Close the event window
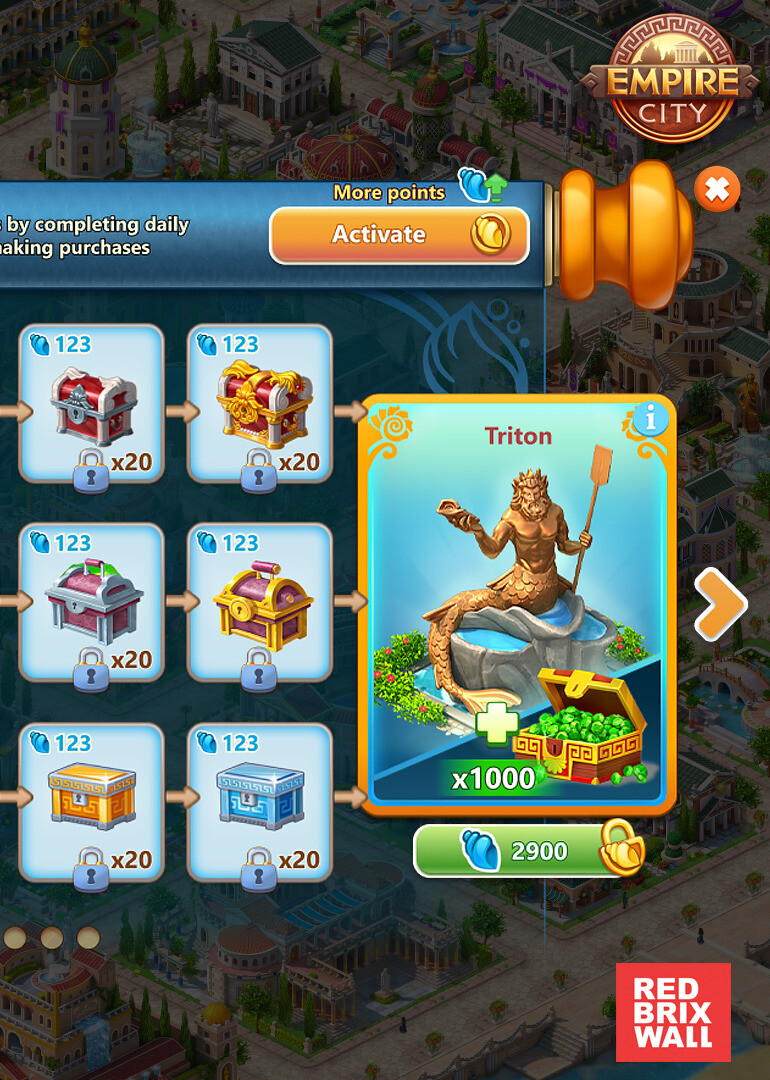 click(717, 188)
